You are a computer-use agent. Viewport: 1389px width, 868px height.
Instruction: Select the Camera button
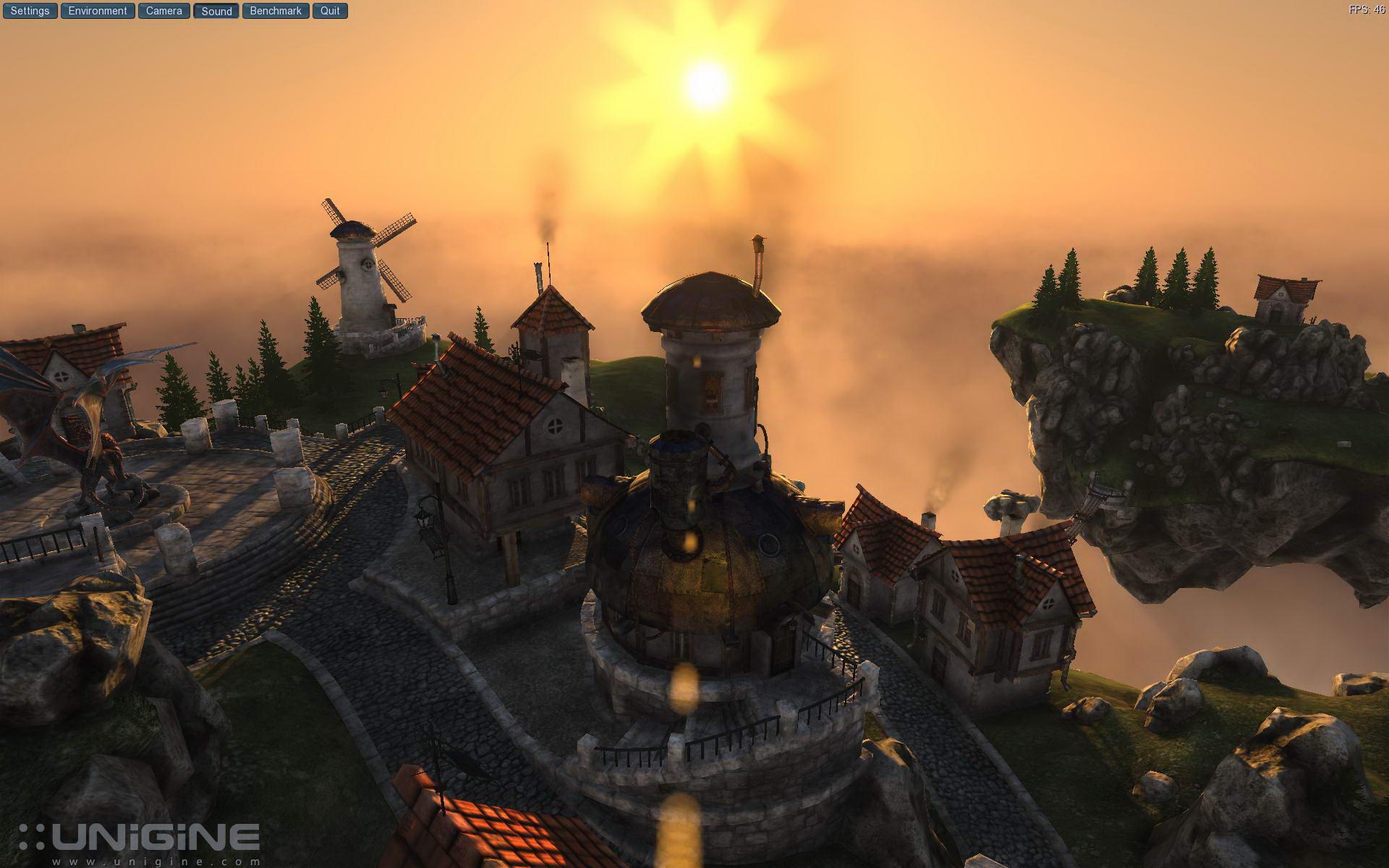[163, 11]
